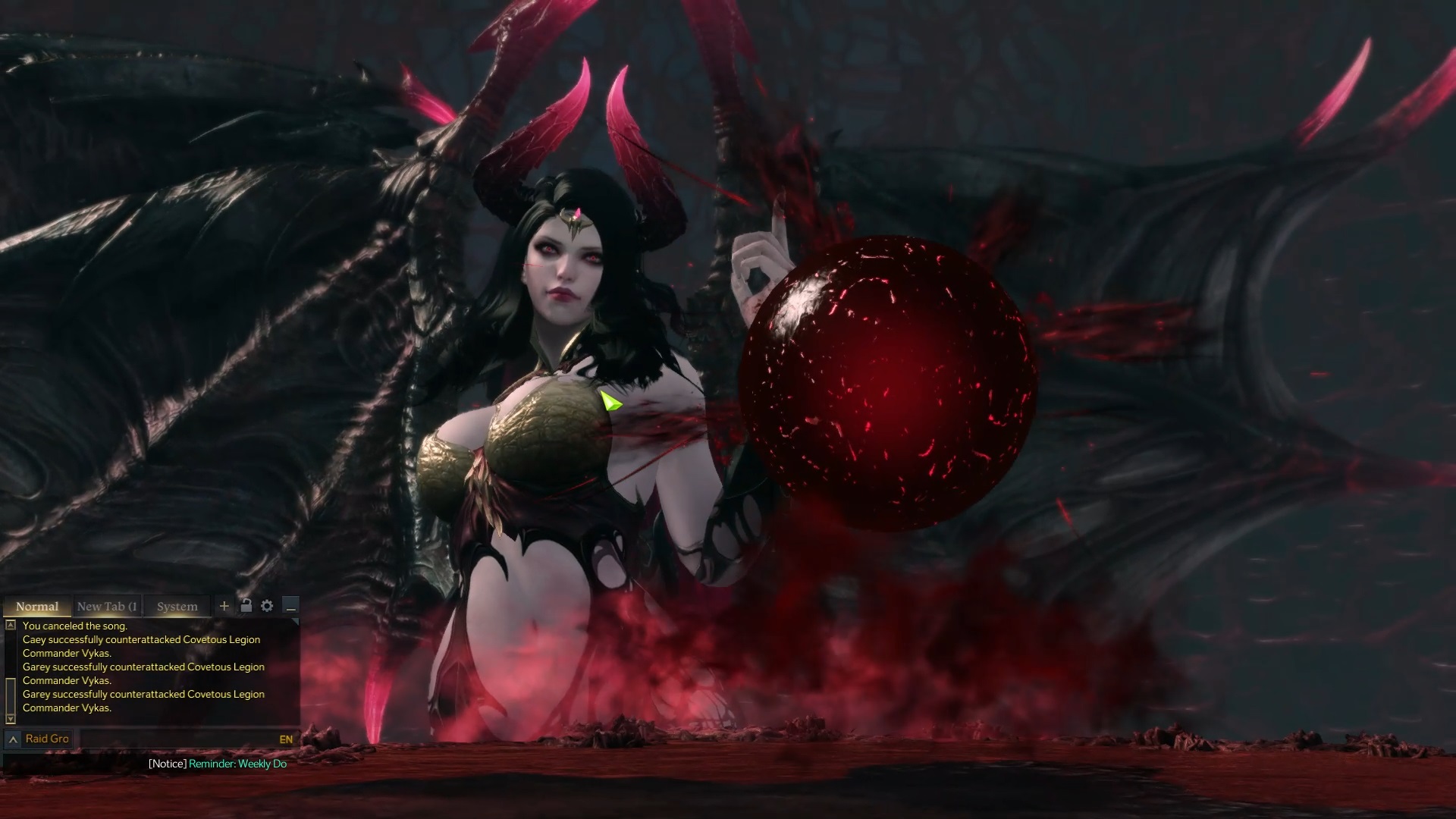Minimize the chat window
Image resolution: width=1456 pixels, height=819 pixels.
291,607
